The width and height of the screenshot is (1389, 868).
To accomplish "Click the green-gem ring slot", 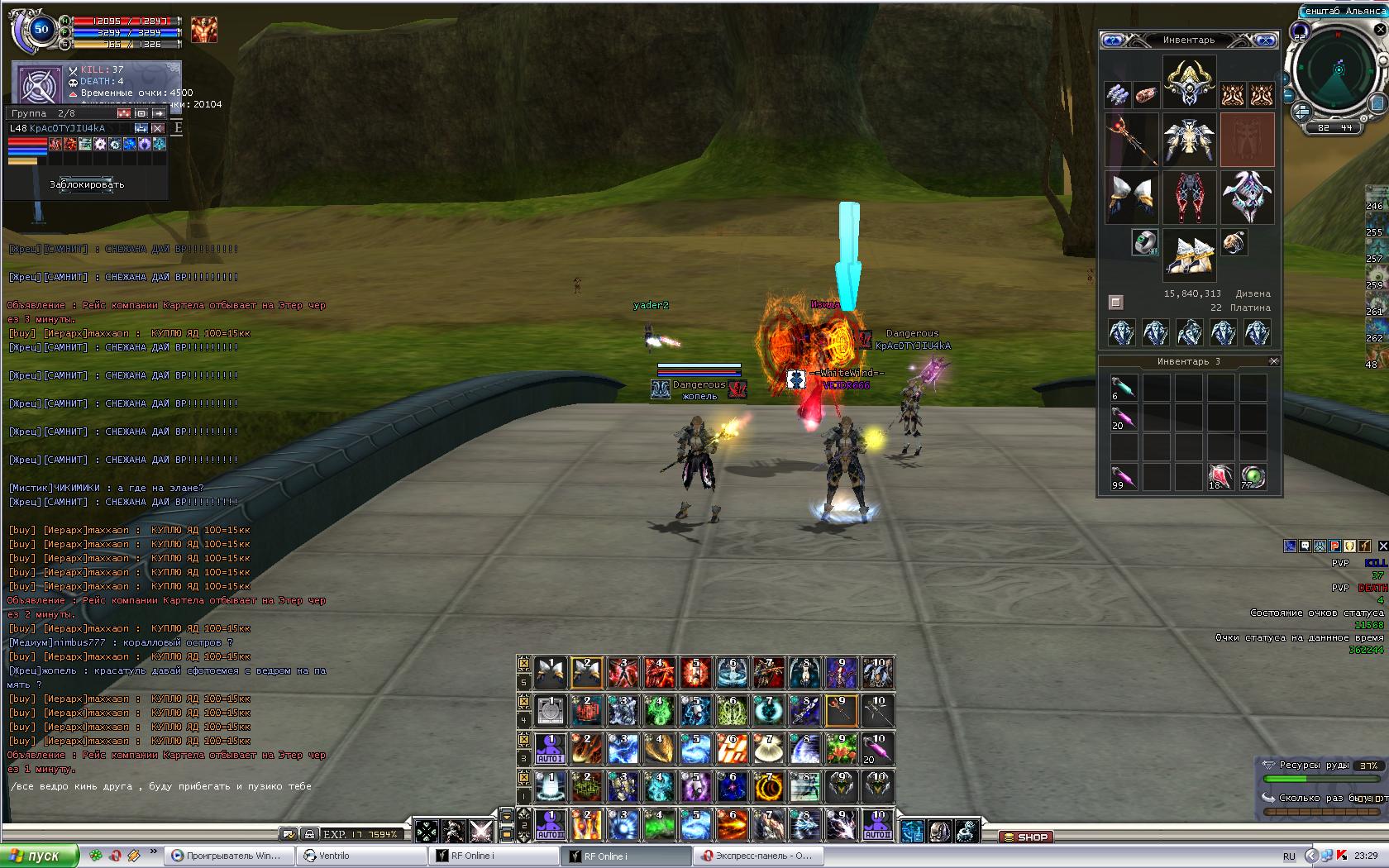I will [x=1144, y=241].
